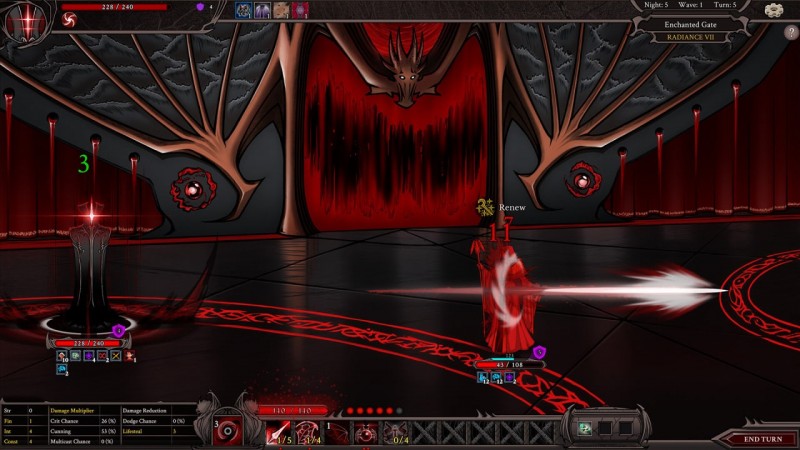Open the gear settings menu
Screen dimensions: 800x450
pyautogui.click(x=773, y=10)
